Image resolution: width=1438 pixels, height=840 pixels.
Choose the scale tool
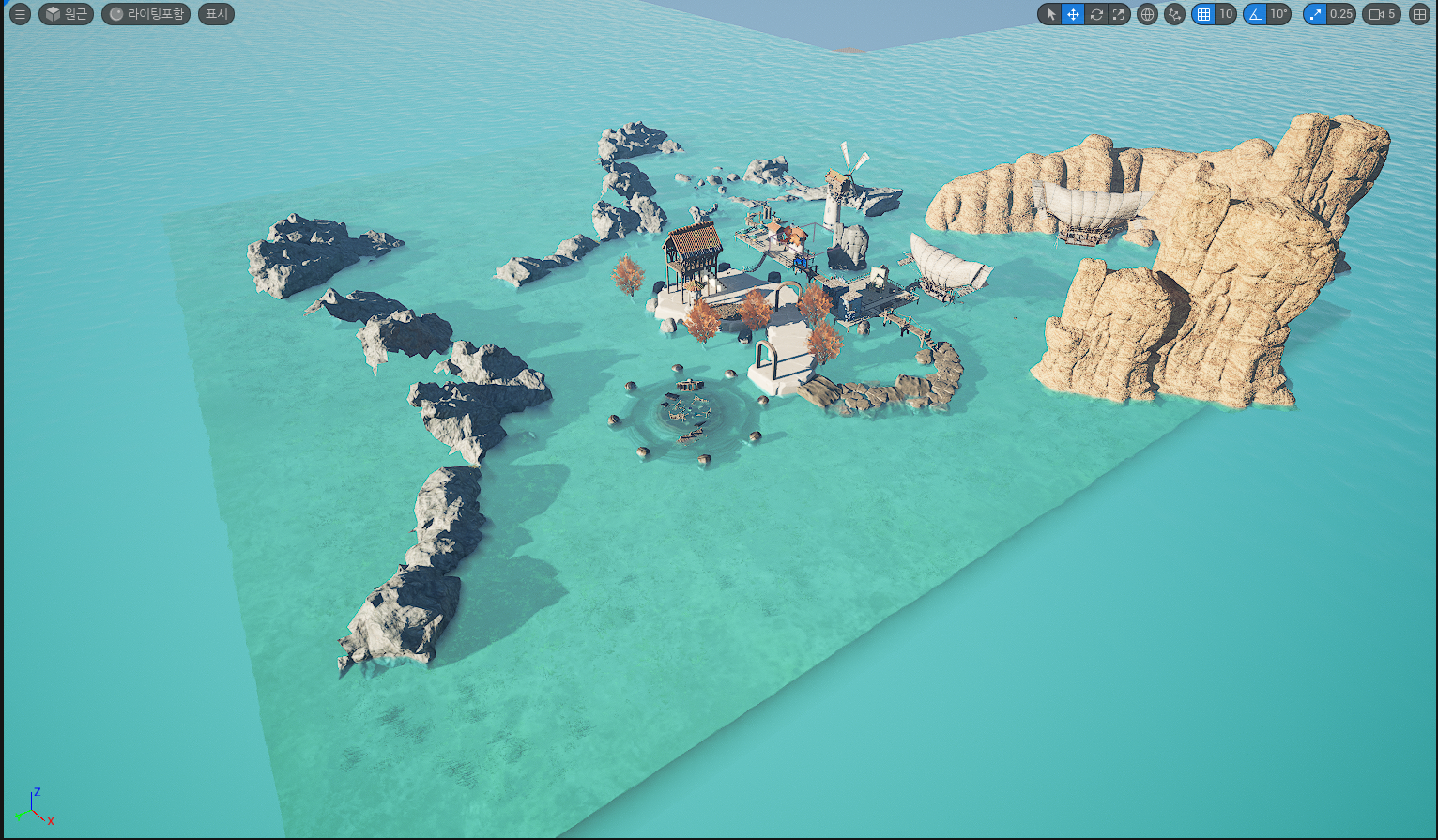tap(1118, 14)
